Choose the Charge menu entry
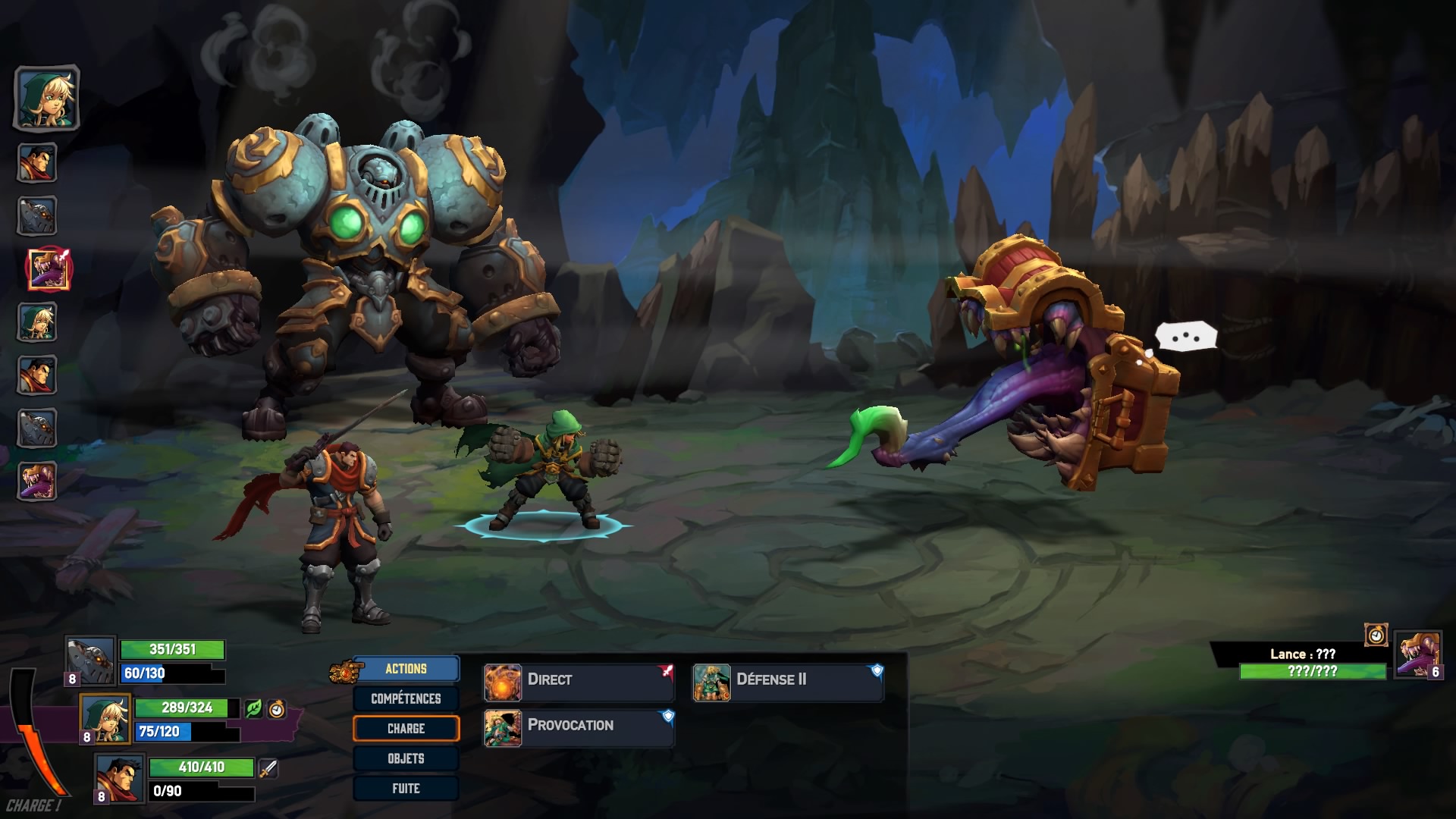Image resolution: width=1456 pixels, height=819 pixels. tap(406, 729)
